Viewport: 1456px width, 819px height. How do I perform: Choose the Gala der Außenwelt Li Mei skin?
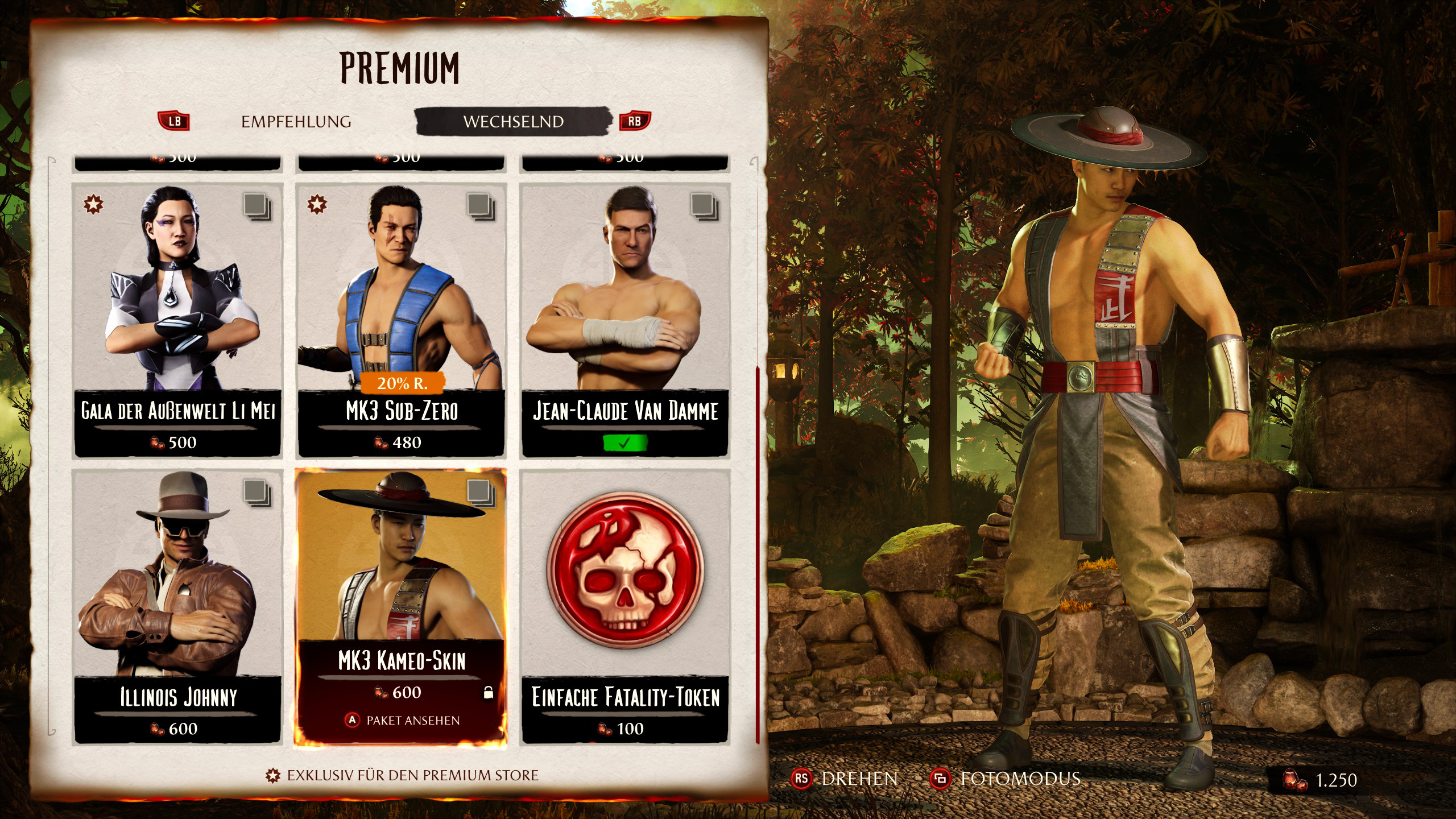click(x=177, y=320)
